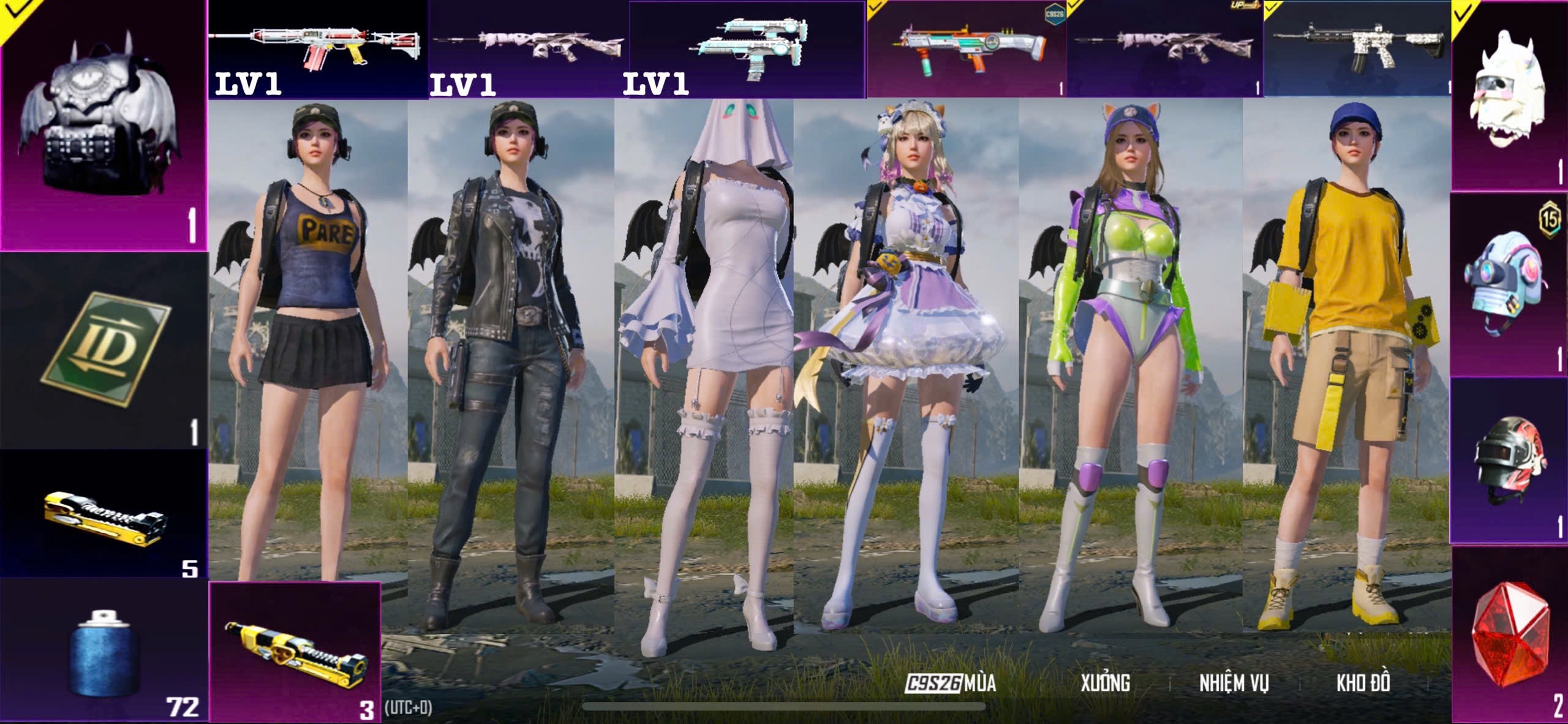Select the black M416 rifle skin

tap(1357, 48)
